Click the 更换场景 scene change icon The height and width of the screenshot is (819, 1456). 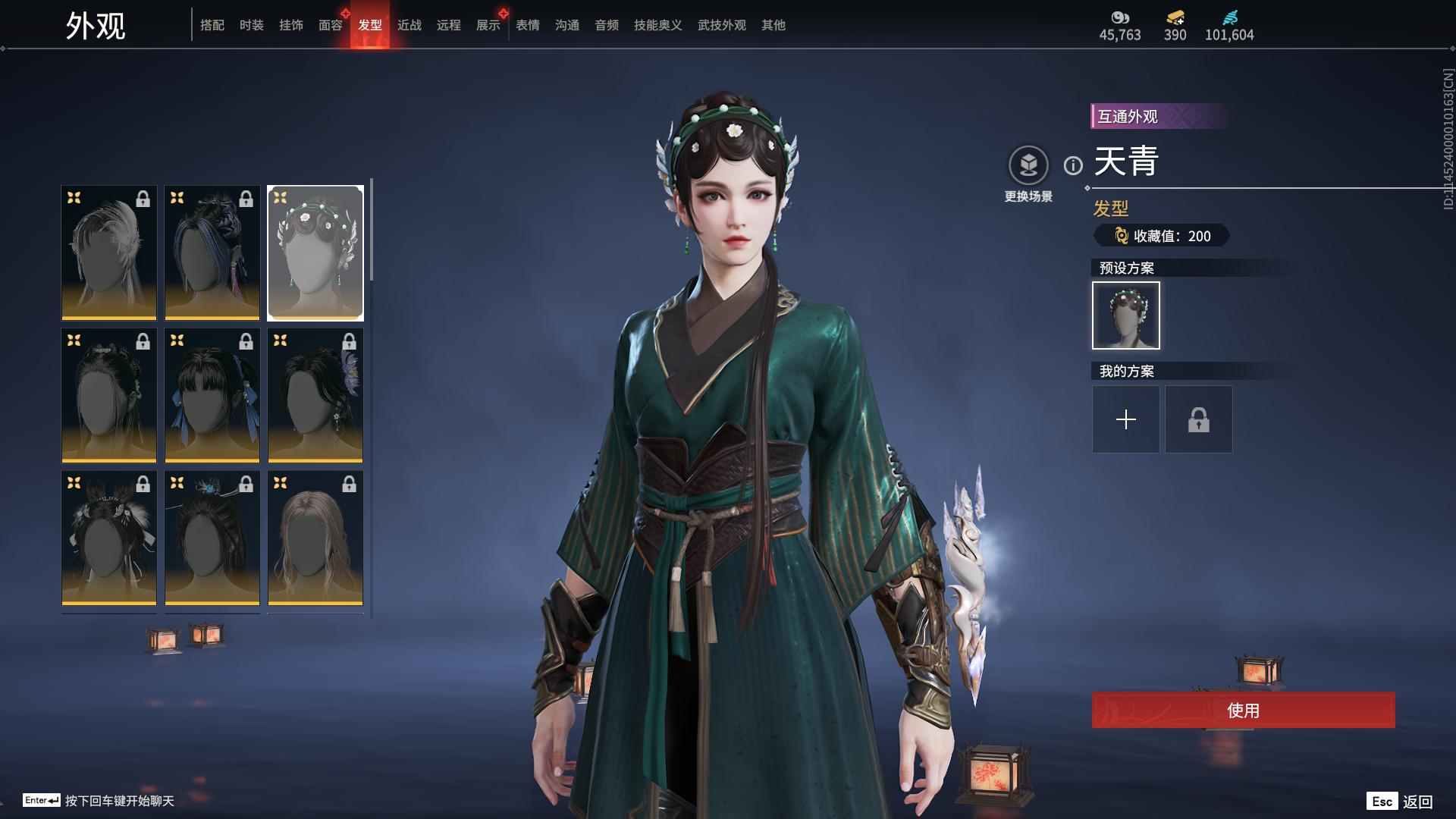click(x=1028, y=163)
